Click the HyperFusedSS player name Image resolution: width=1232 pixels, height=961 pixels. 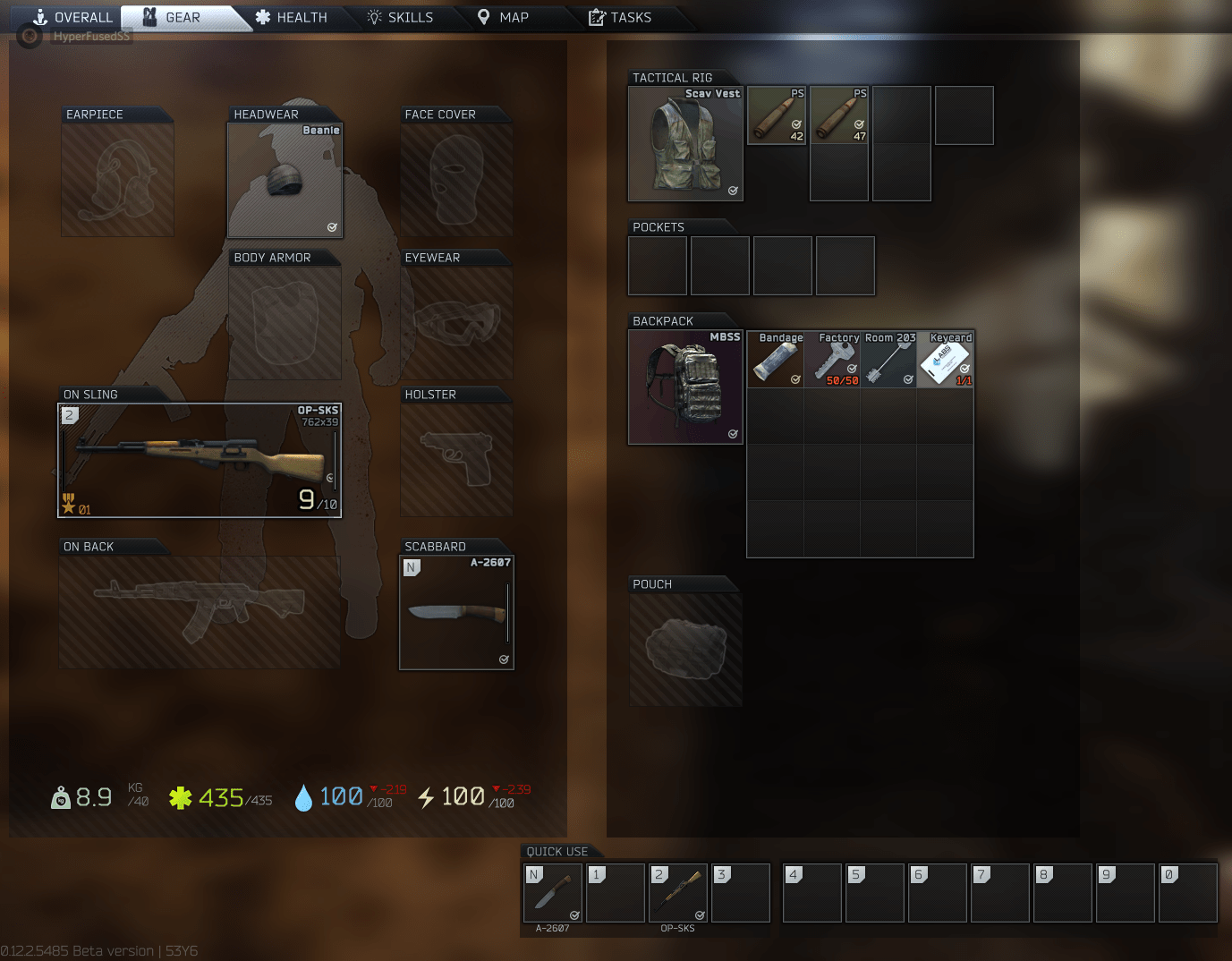tap(90, 36)
